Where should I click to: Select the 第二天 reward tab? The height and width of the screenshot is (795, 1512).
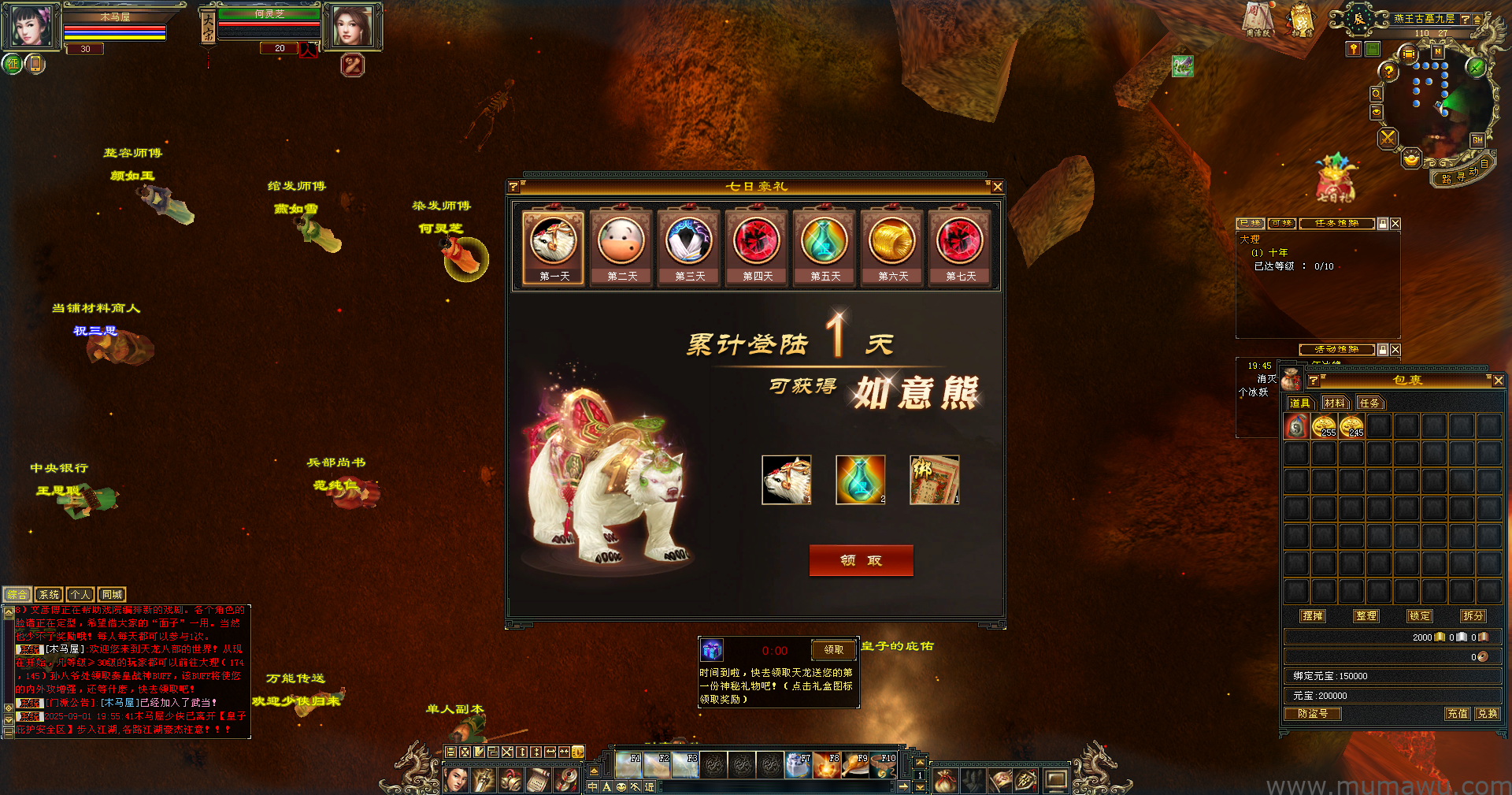(x=622, y=247)
